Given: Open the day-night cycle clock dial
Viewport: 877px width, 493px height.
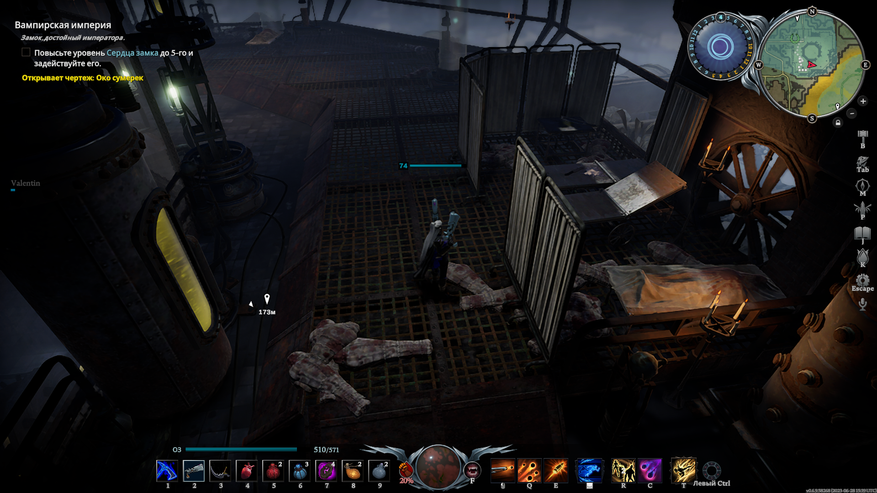Looking at the screenshot, I should click(x=720, y=45).
